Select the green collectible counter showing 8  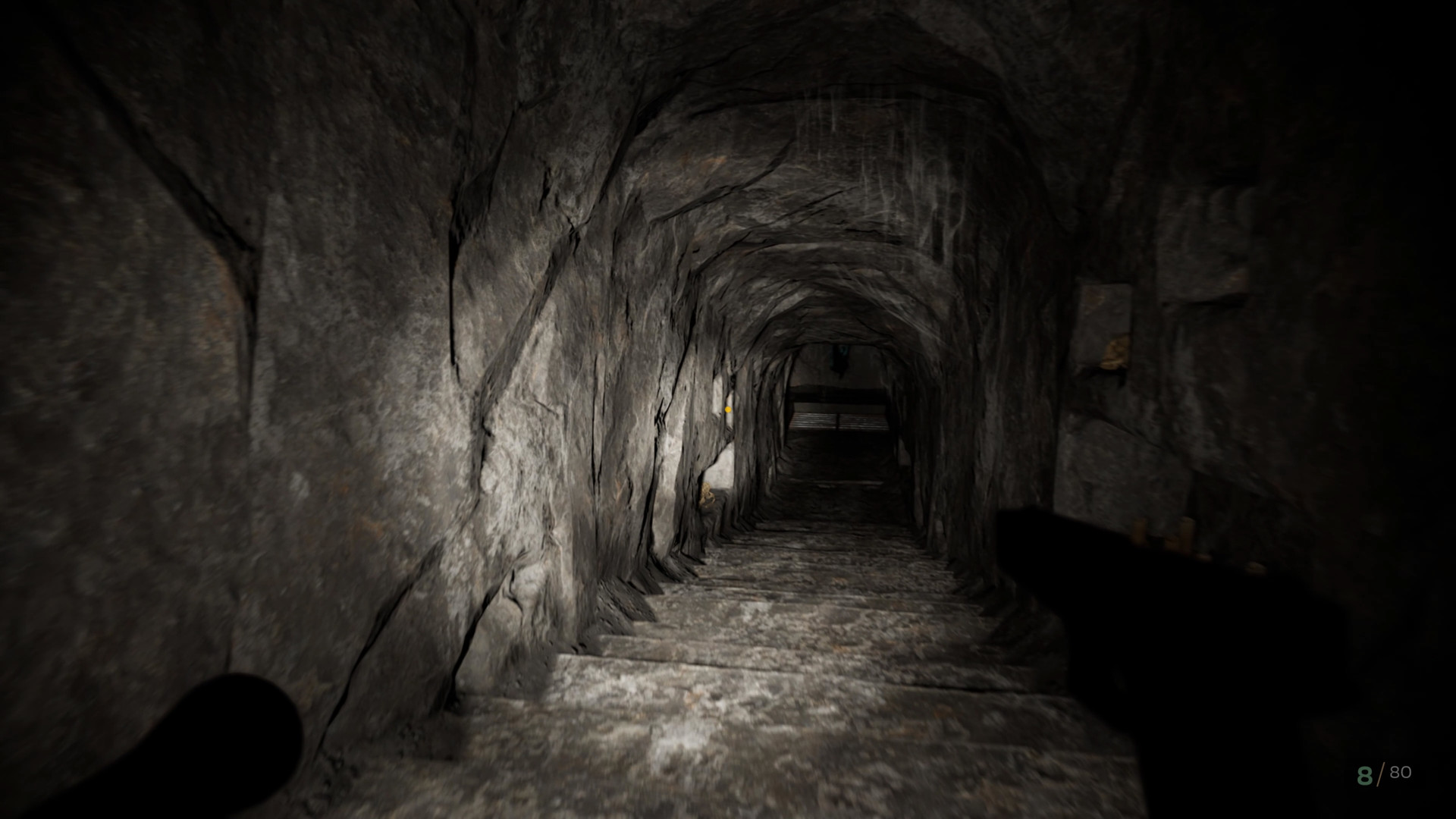(1365, 775)
